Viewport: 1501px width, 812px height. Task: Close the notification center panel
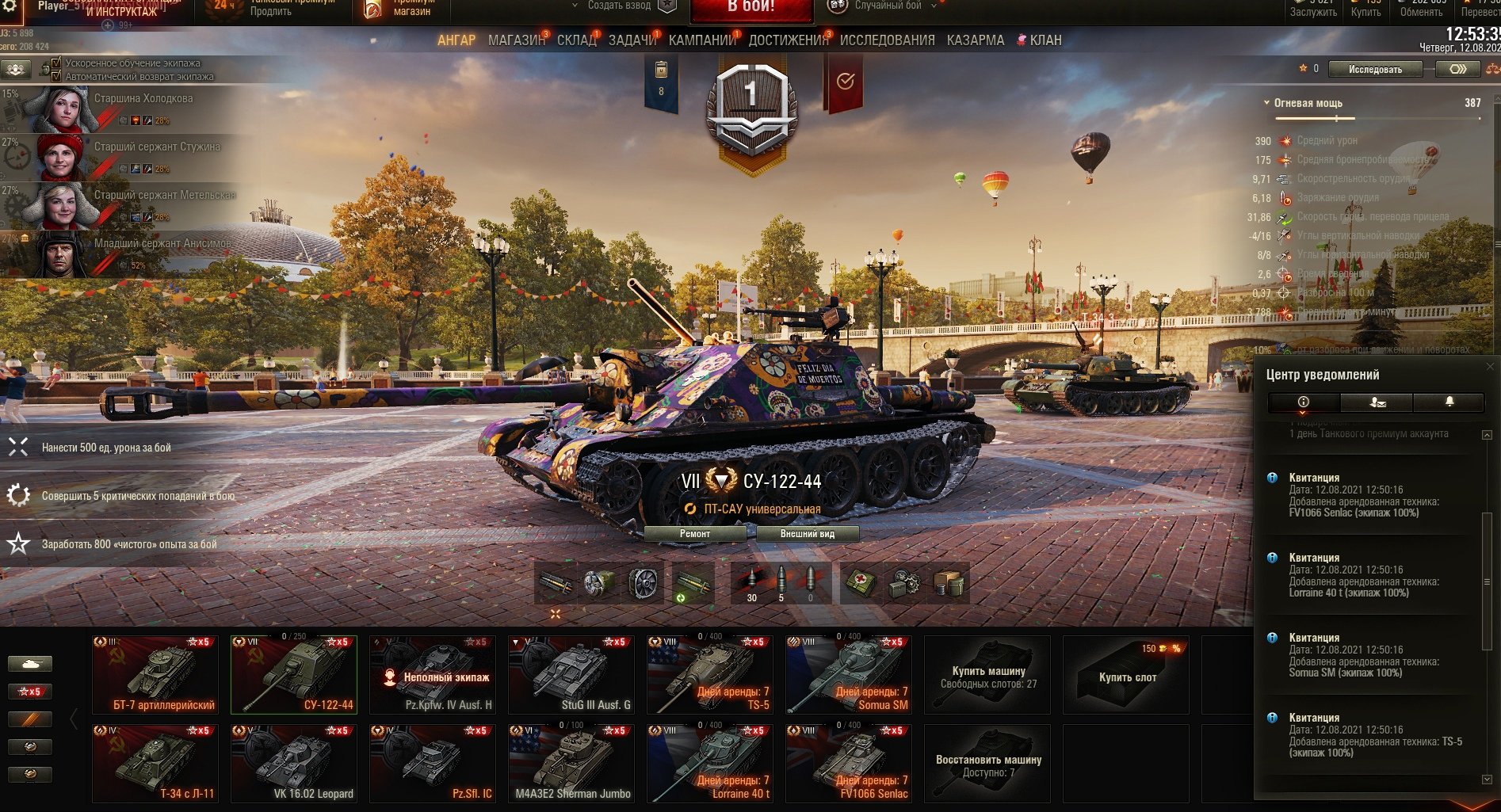tap(1490, 366)
